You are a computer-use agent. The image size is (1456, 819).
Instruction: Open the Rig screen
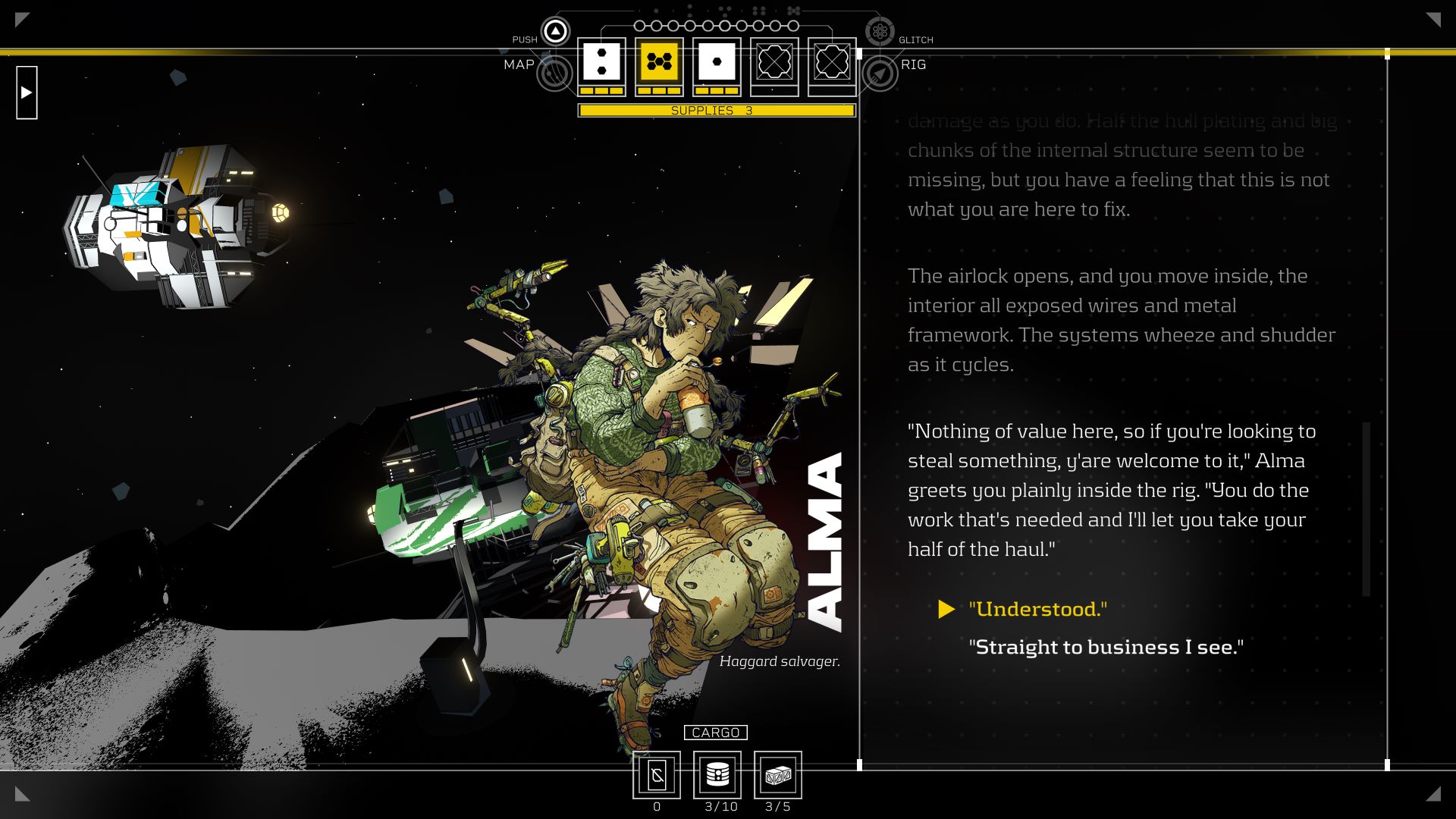pyautogui.click(x=880, y=74)
